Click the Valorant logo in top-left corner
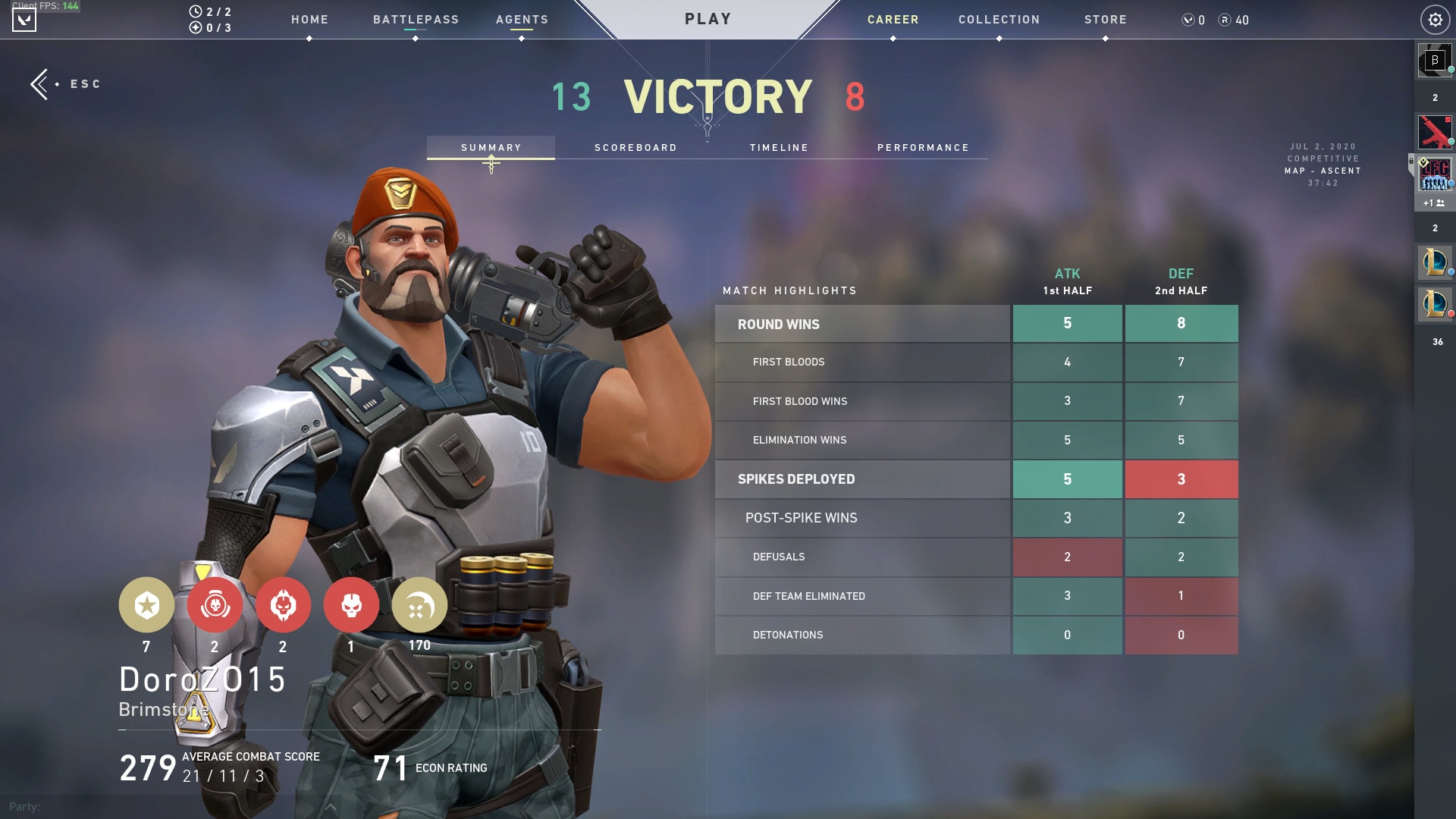This screenshot has width=1456, height=819. point(24,20)
